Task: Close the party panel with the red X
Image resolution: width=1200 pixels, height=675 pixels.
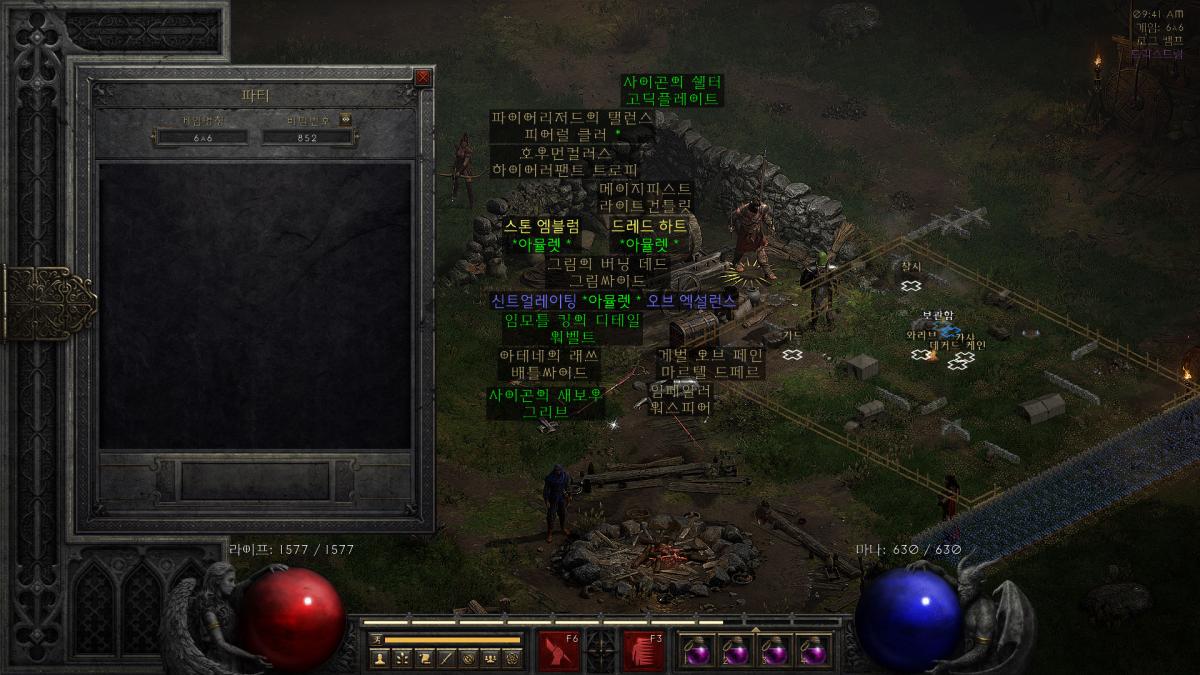Action: tap(423, 77)
